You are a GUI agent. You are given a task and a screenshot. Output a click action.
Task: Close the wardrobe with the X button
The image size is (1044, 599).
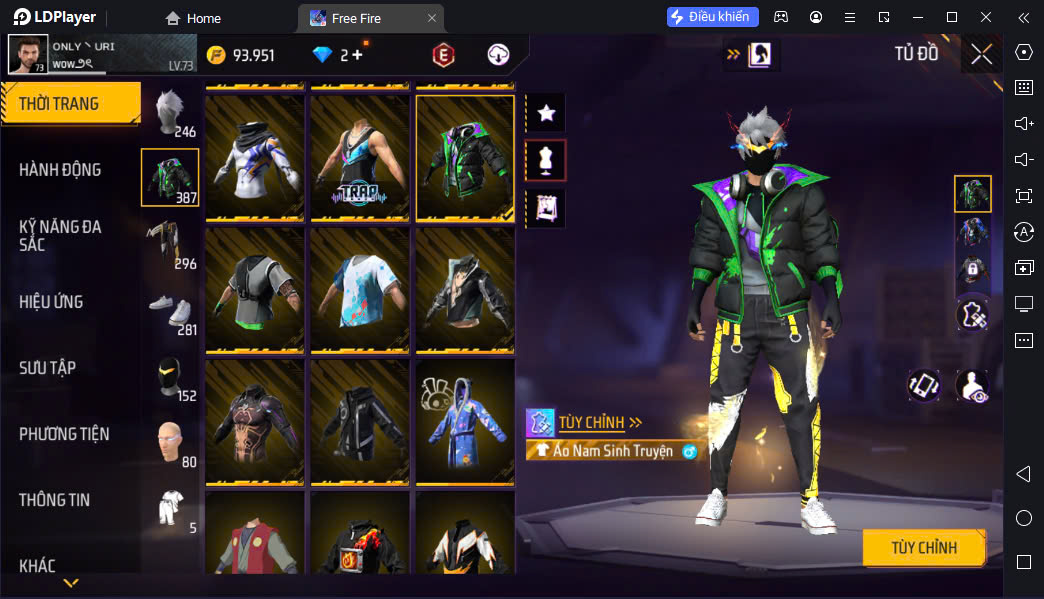pyautogui.click(x=981, y=54)
